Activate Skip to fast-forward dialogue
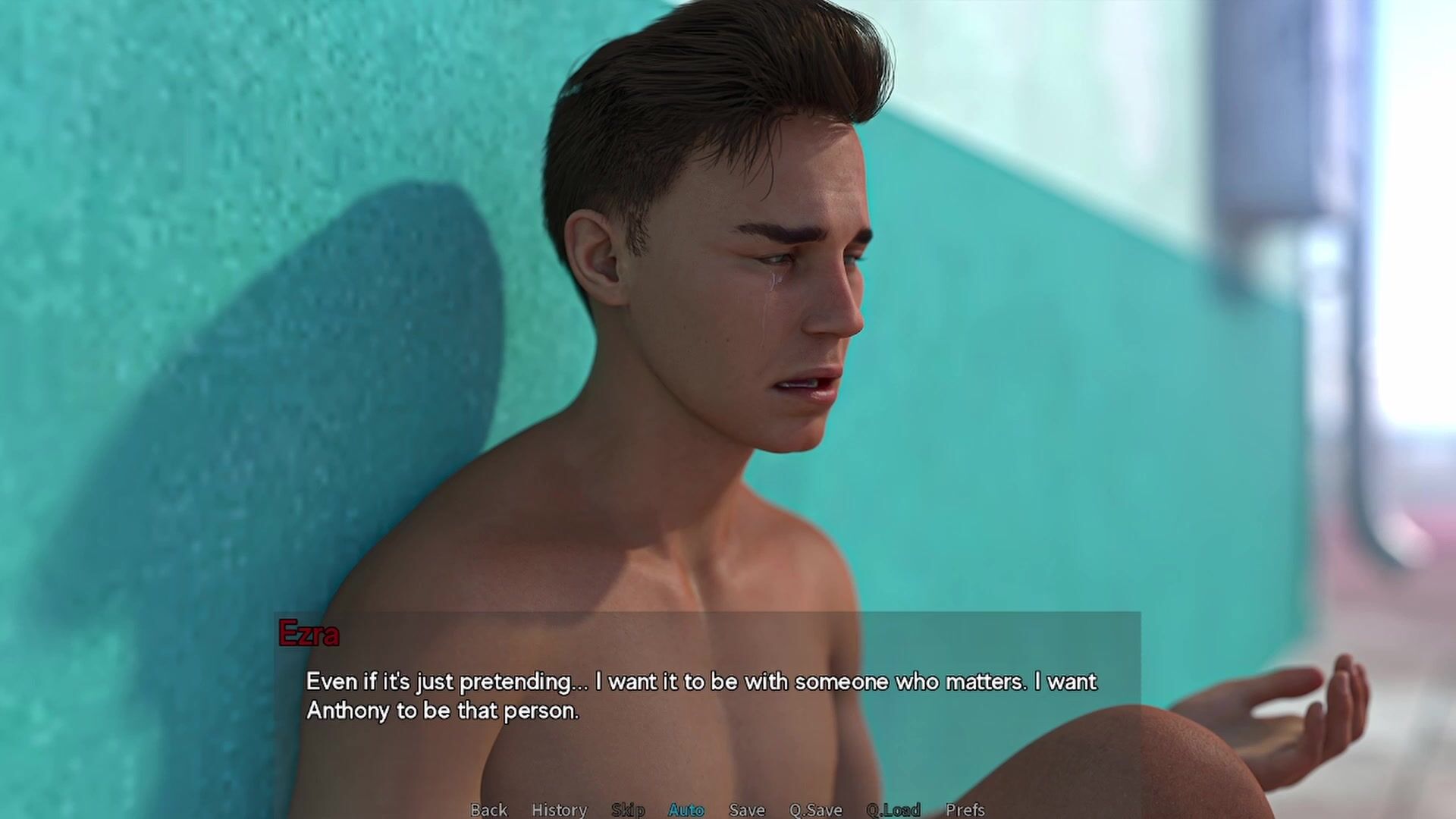 [x=628, y=810]
